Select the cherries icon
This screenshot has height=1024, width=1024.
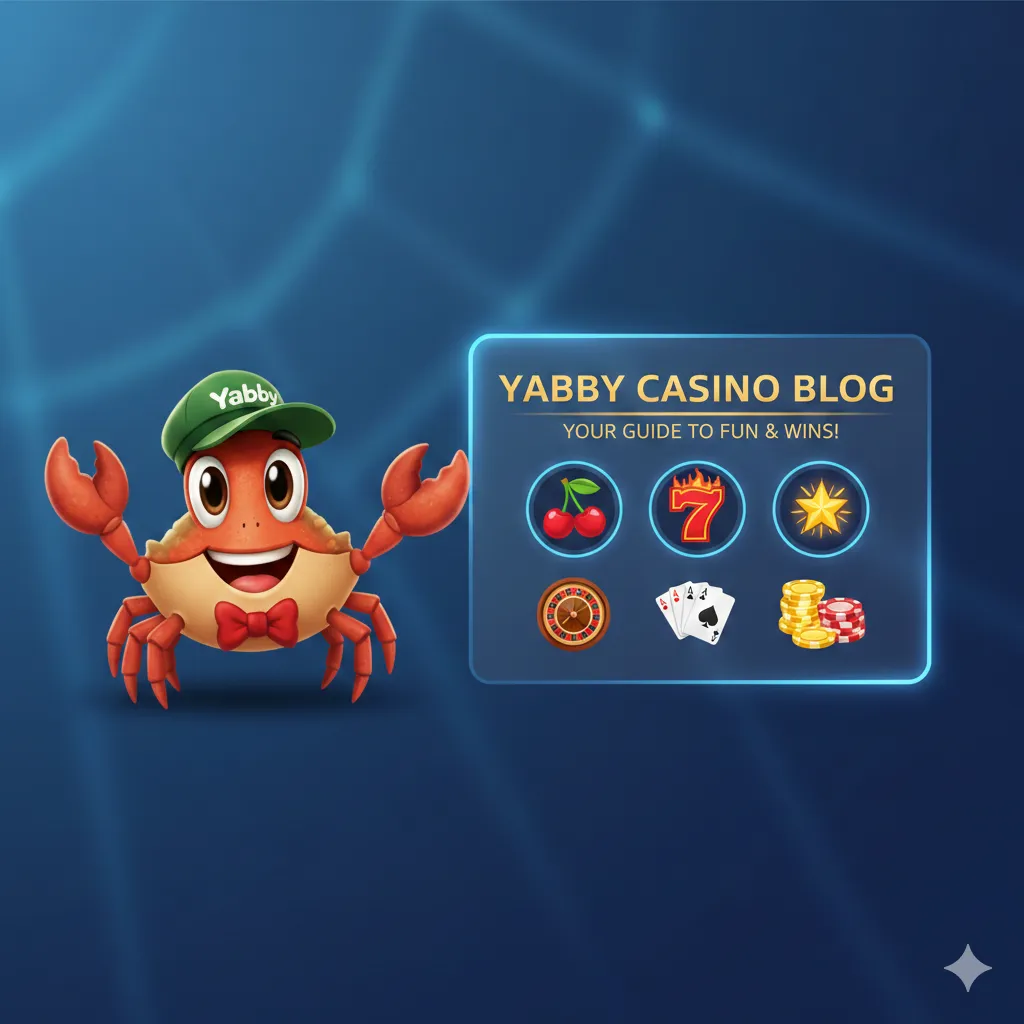pos(574,510)
